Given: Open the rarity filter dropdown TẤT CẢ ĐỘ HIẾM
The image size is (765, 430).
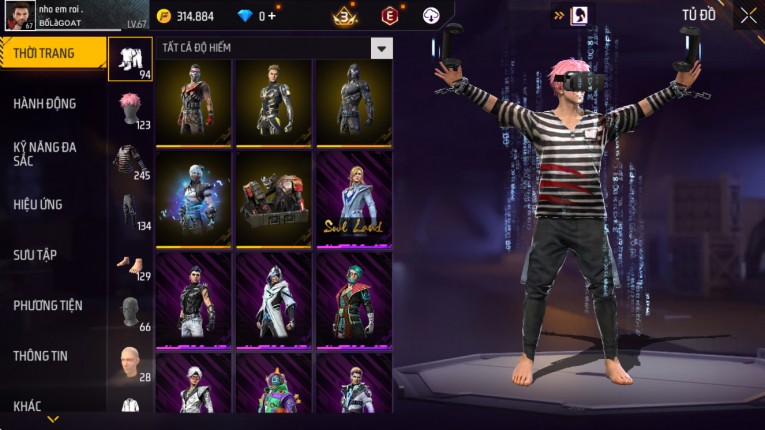Looking at the screenshot, I should point(381,47).
